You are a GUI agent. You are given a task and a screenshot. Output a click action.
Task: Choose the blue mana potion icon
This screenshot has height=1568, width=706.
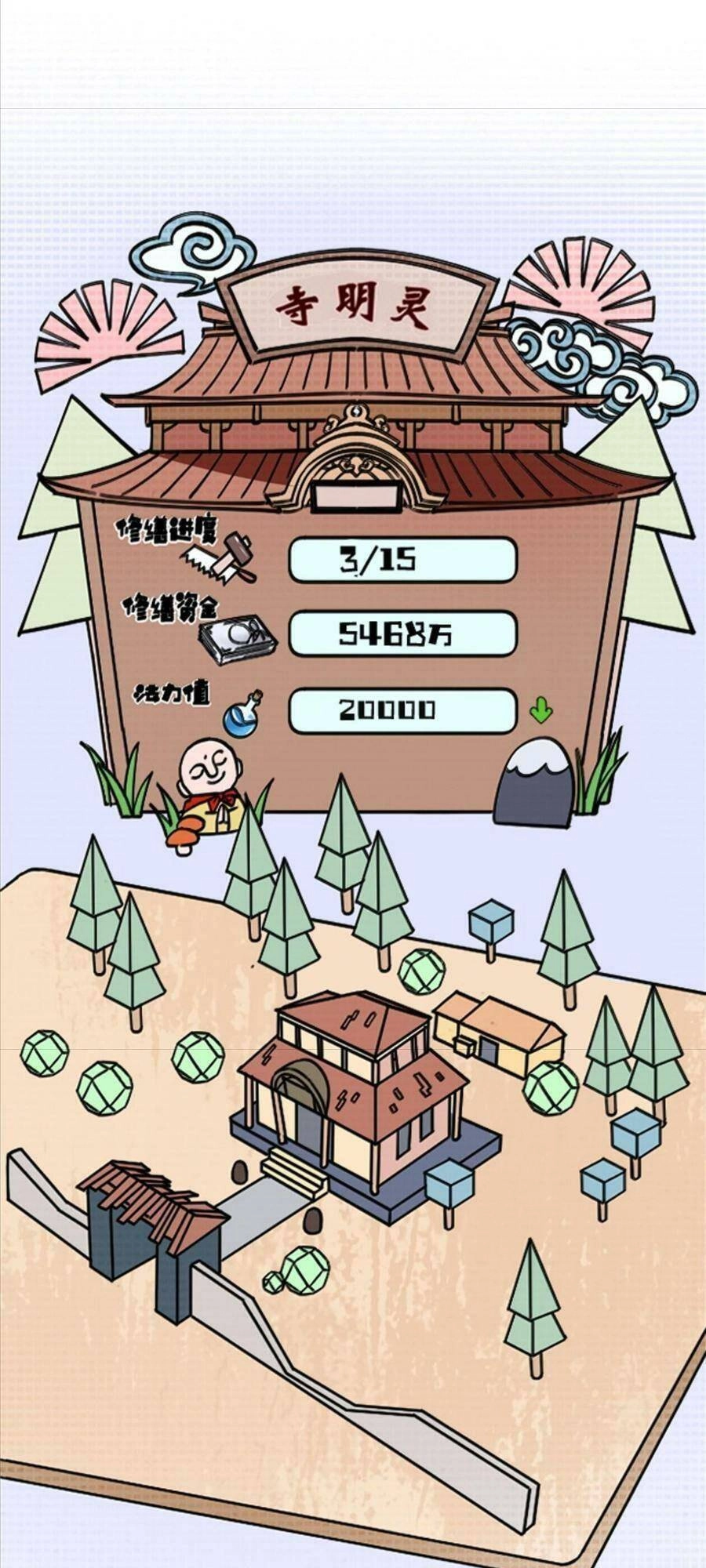point(242,713)
